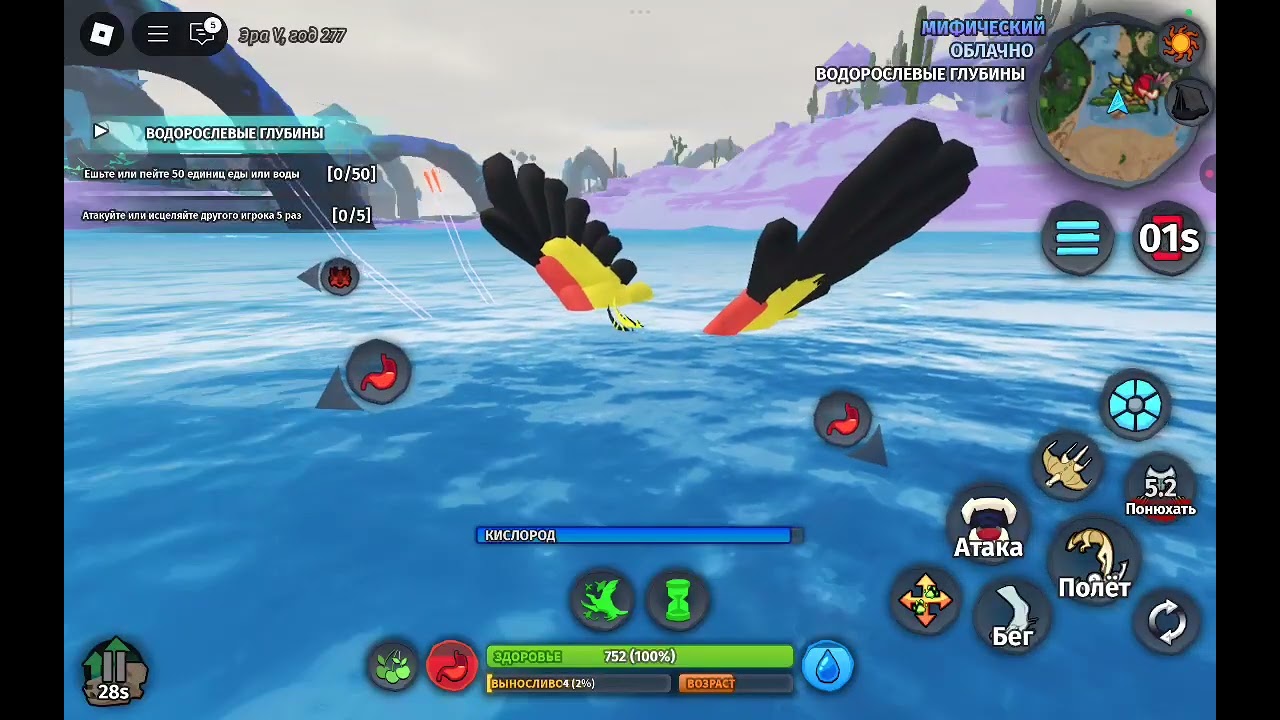The height and width of the screenshot is (720, 1280).
Task: Tap the blue water drop icon
Action: tap(827, 666)
